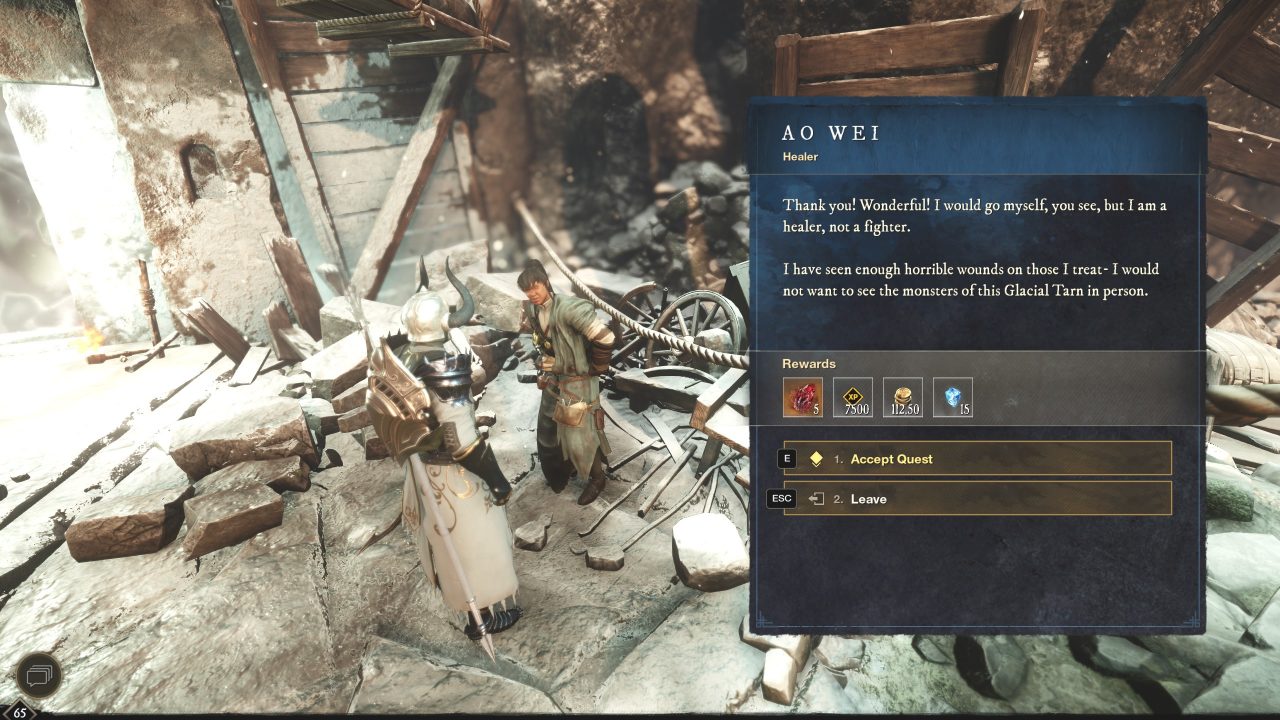1280x720 pixels.
Task: Open the chat bubbles icon bottom-left
Action: click(x=40, y=676)
